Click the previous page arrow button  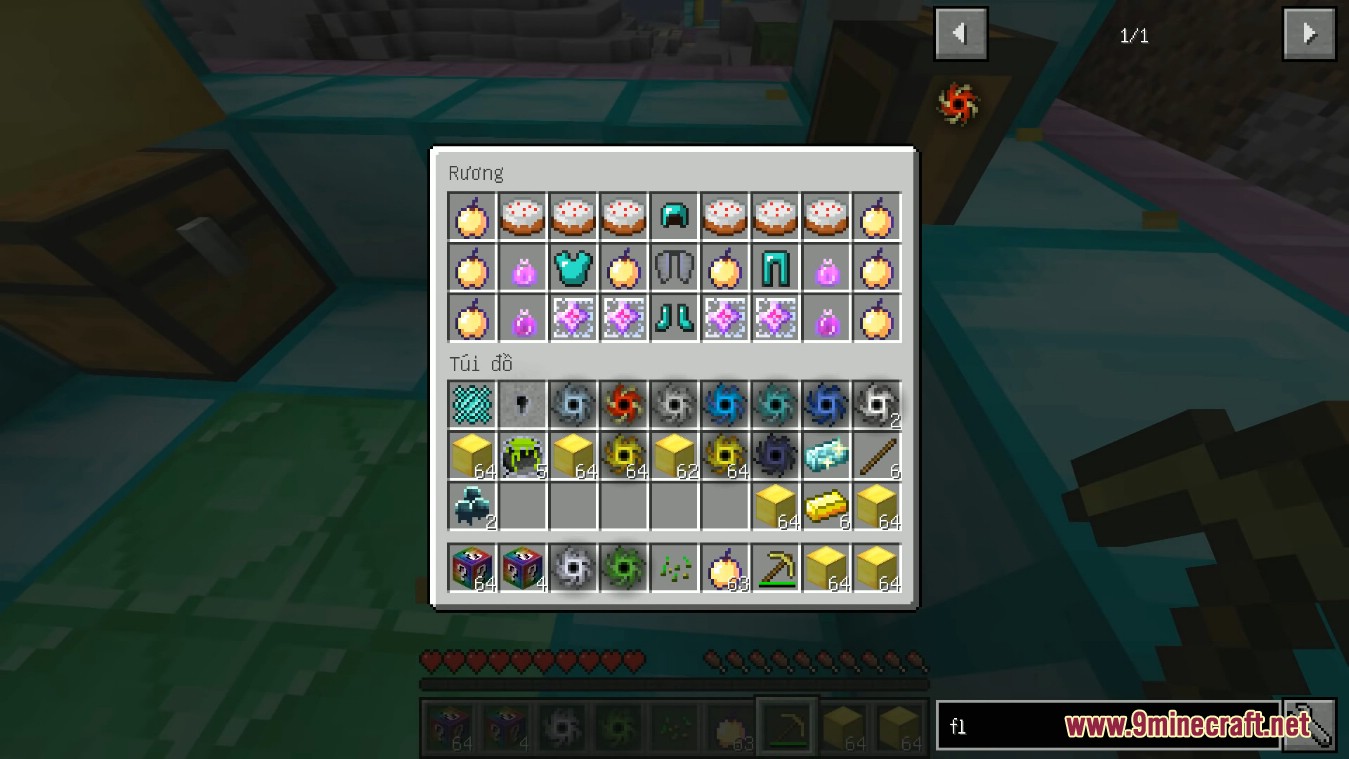coord(959,33)
